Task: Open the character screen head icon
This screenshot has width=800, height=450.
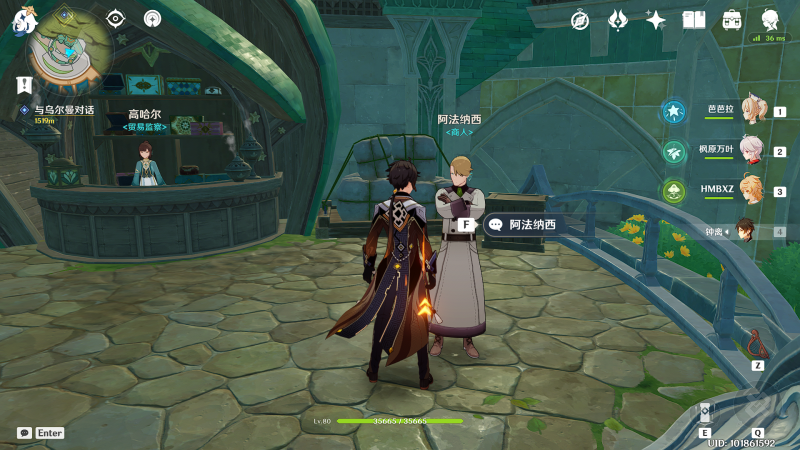Action: 770,20
